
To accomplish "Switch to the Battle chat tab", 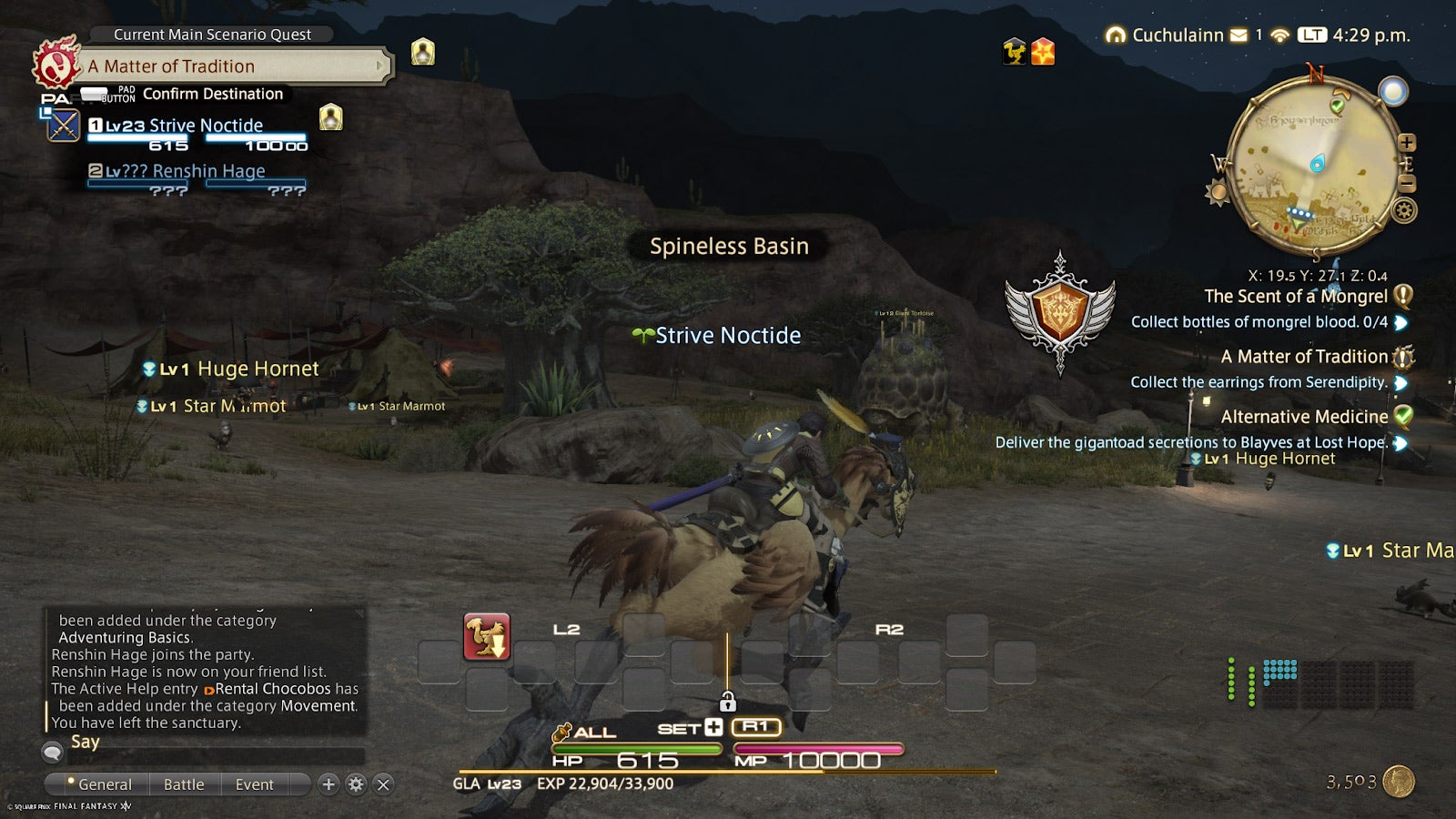I will click(185, 784).
